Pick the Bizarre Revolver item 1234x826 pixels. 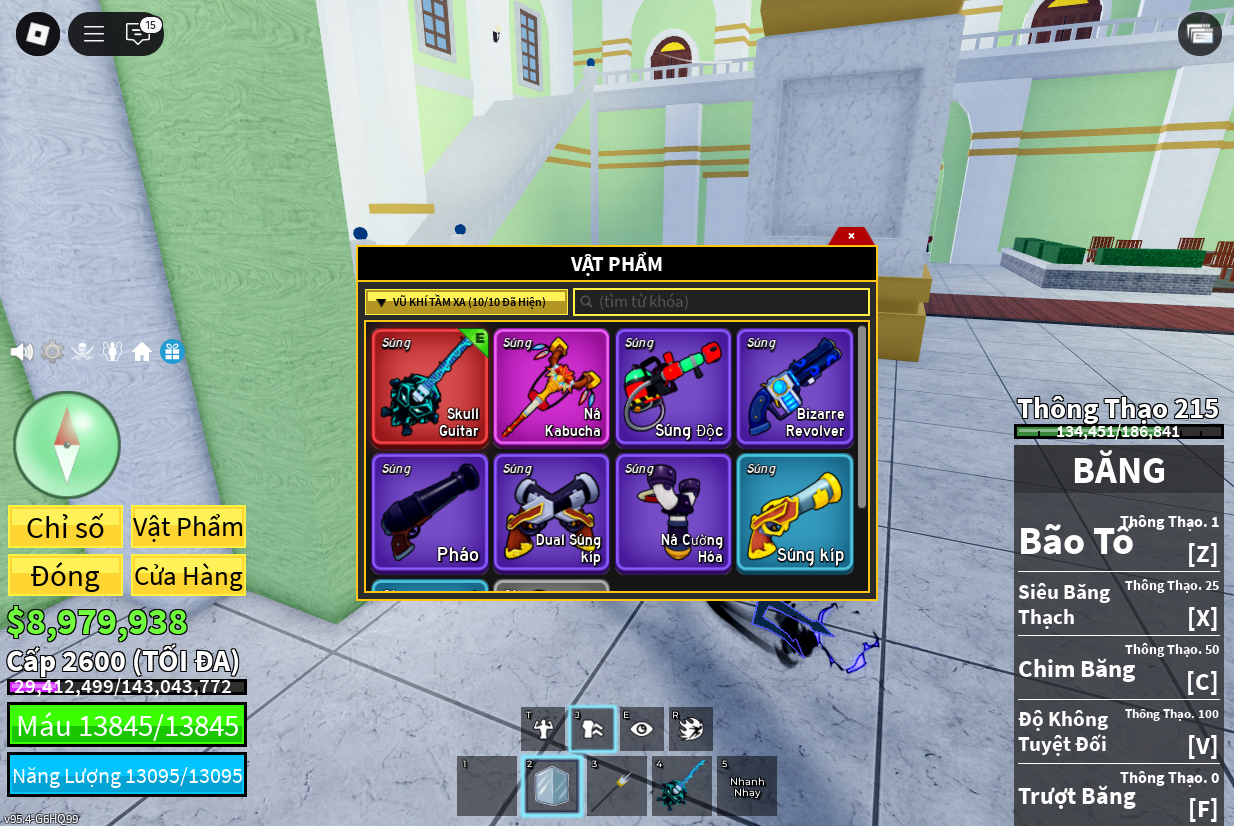(795, 387)
